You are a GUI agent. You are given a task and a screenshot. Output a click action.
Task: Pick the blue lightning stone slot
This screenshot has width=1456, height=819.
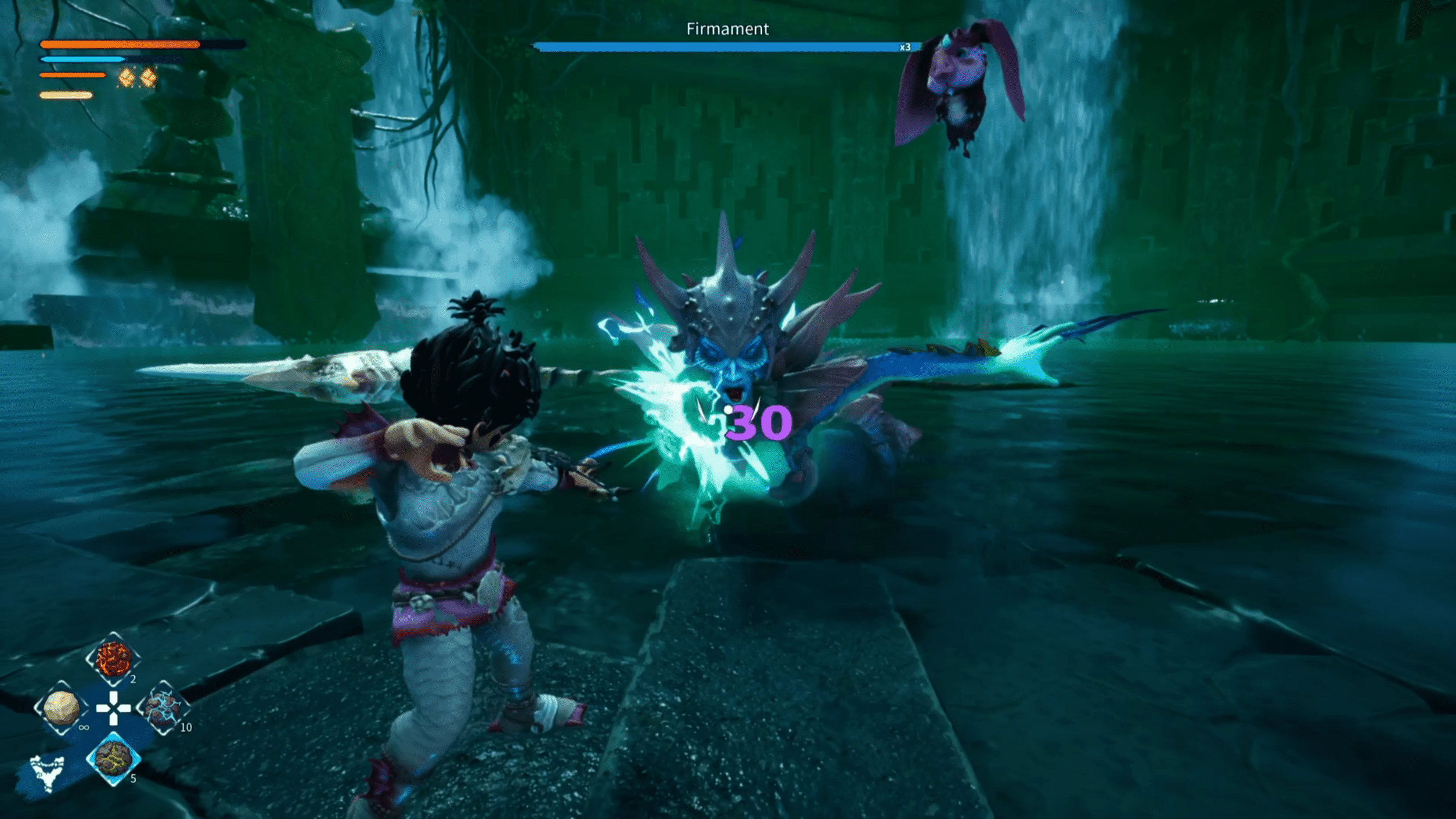pos(164,708)
